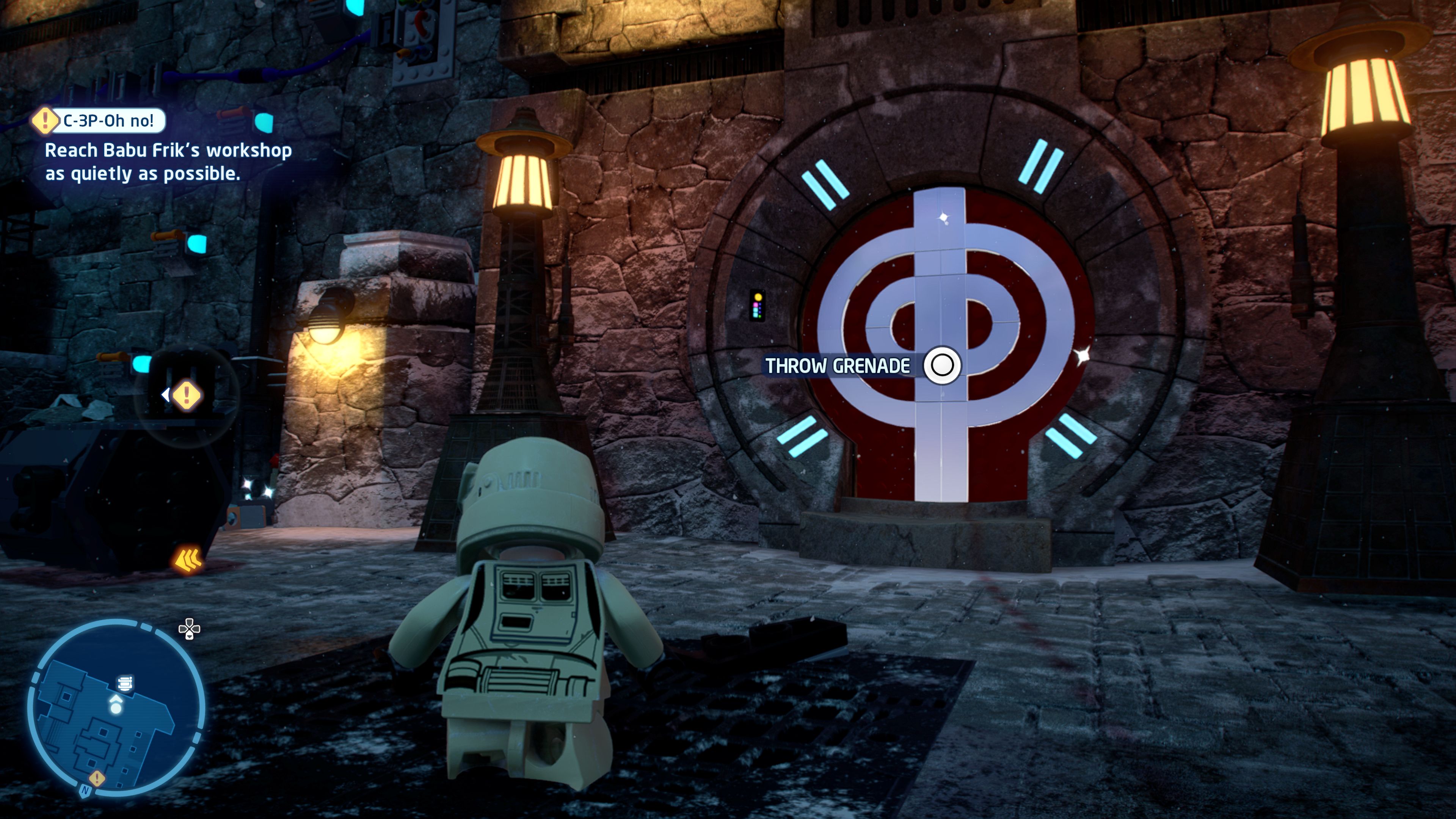Click the yellow quest marker on the minimap edge

(x=97, y=778)
